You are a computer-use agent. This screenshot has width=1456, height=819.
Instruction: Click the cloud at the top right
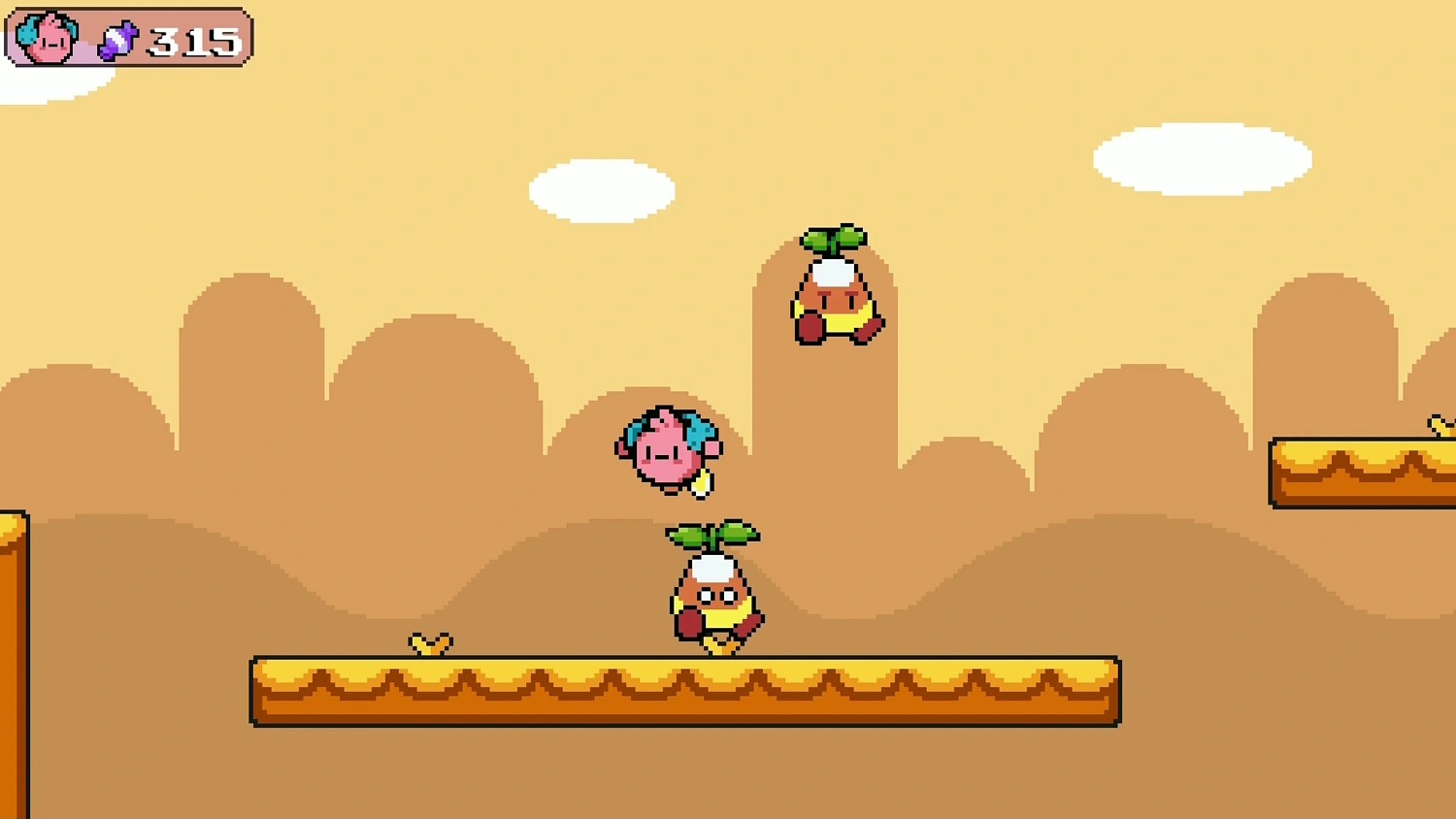pos(1204,160)
